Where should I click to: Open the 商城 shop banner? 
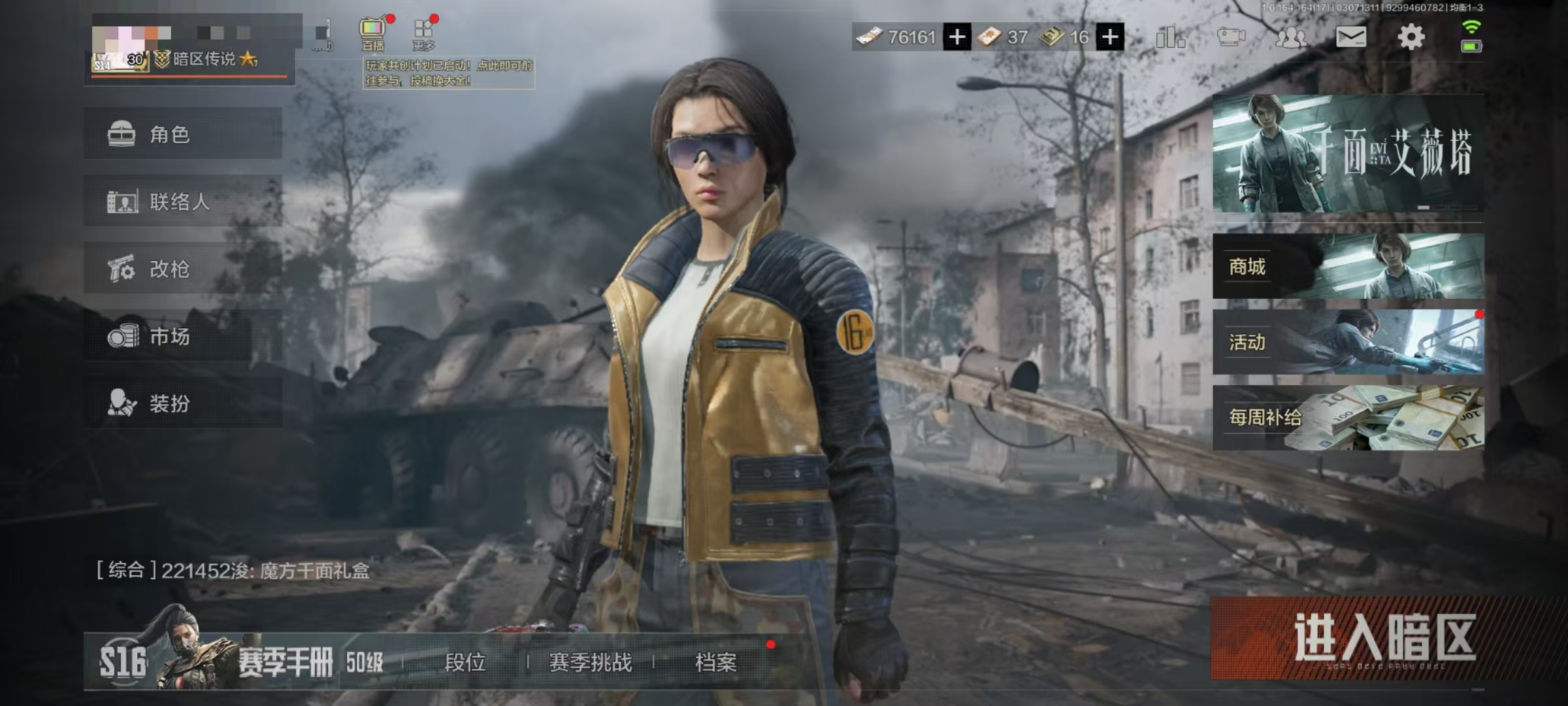(1348, 267)
